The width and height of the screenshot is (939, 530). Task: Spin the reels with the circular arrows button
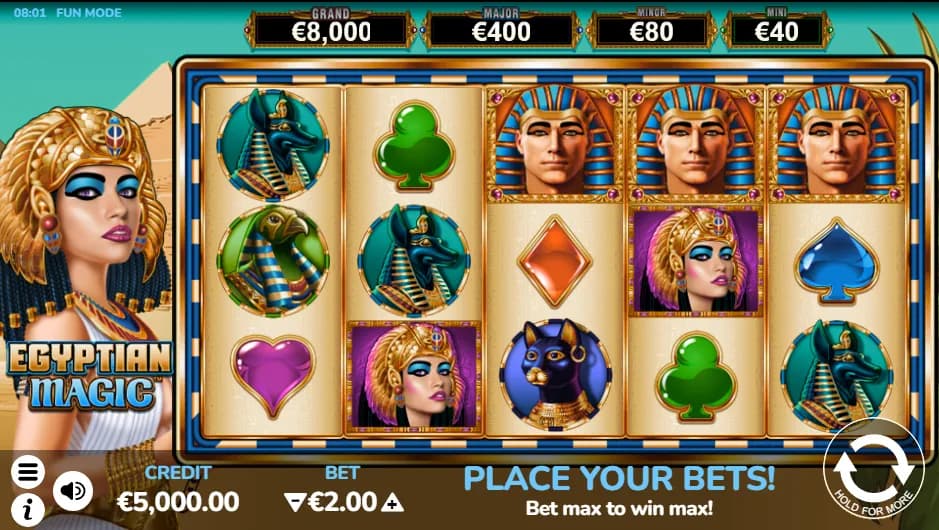coord(872,468)
